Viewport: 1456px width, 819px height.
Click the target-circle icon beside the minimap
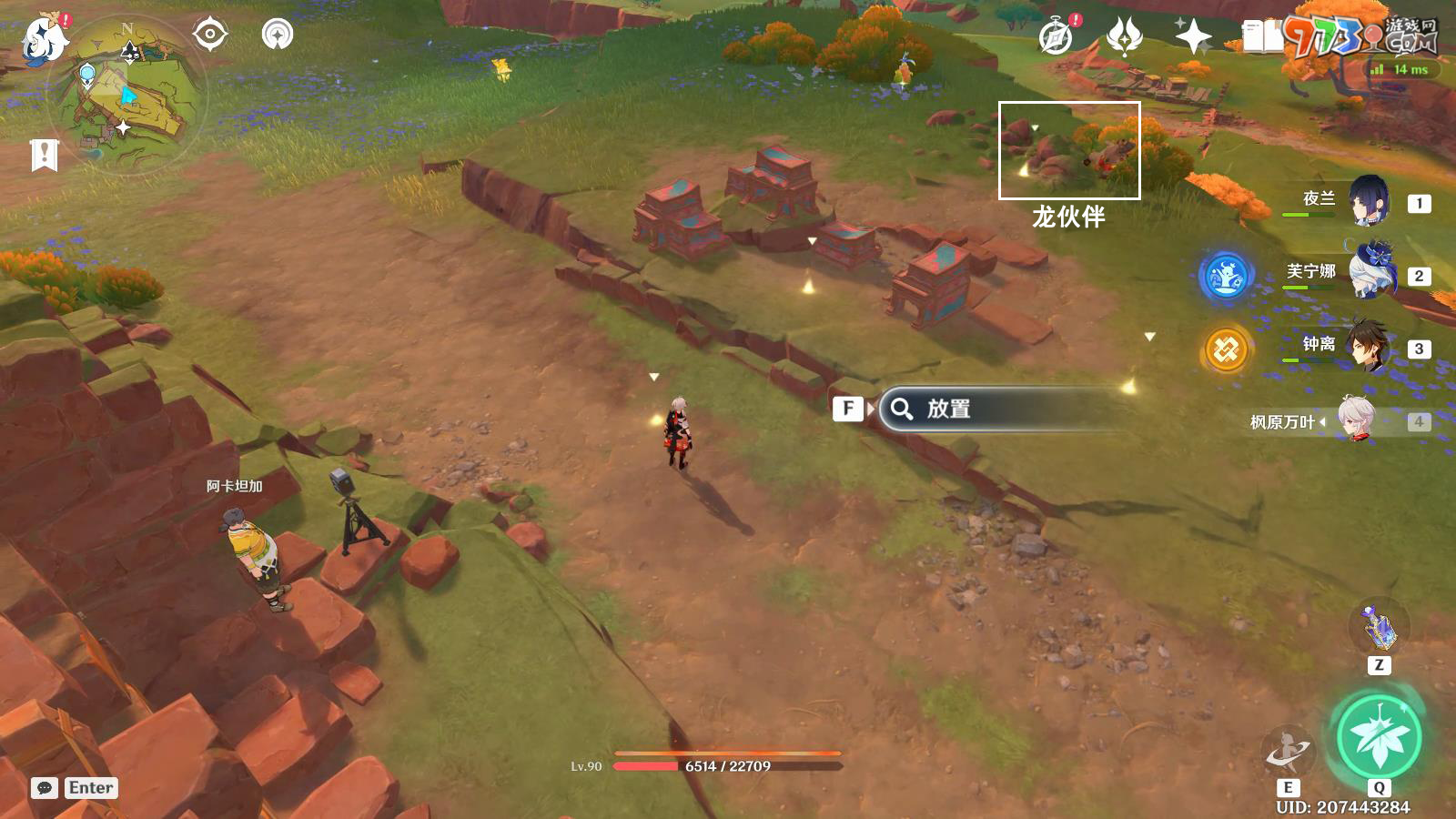click(210, 35)
